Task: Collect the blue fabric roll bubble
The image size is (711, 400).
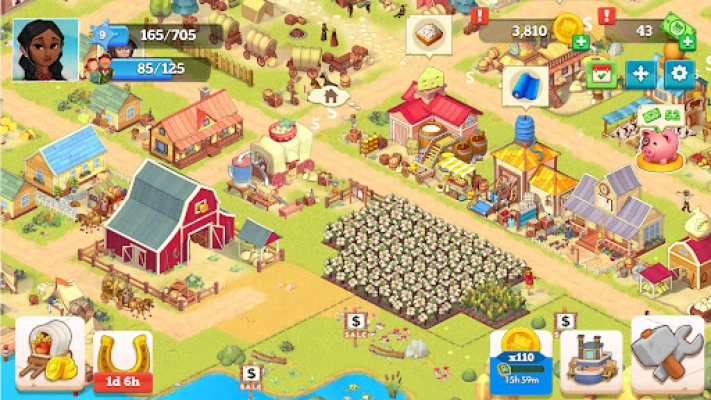Action: click(525, 85)
